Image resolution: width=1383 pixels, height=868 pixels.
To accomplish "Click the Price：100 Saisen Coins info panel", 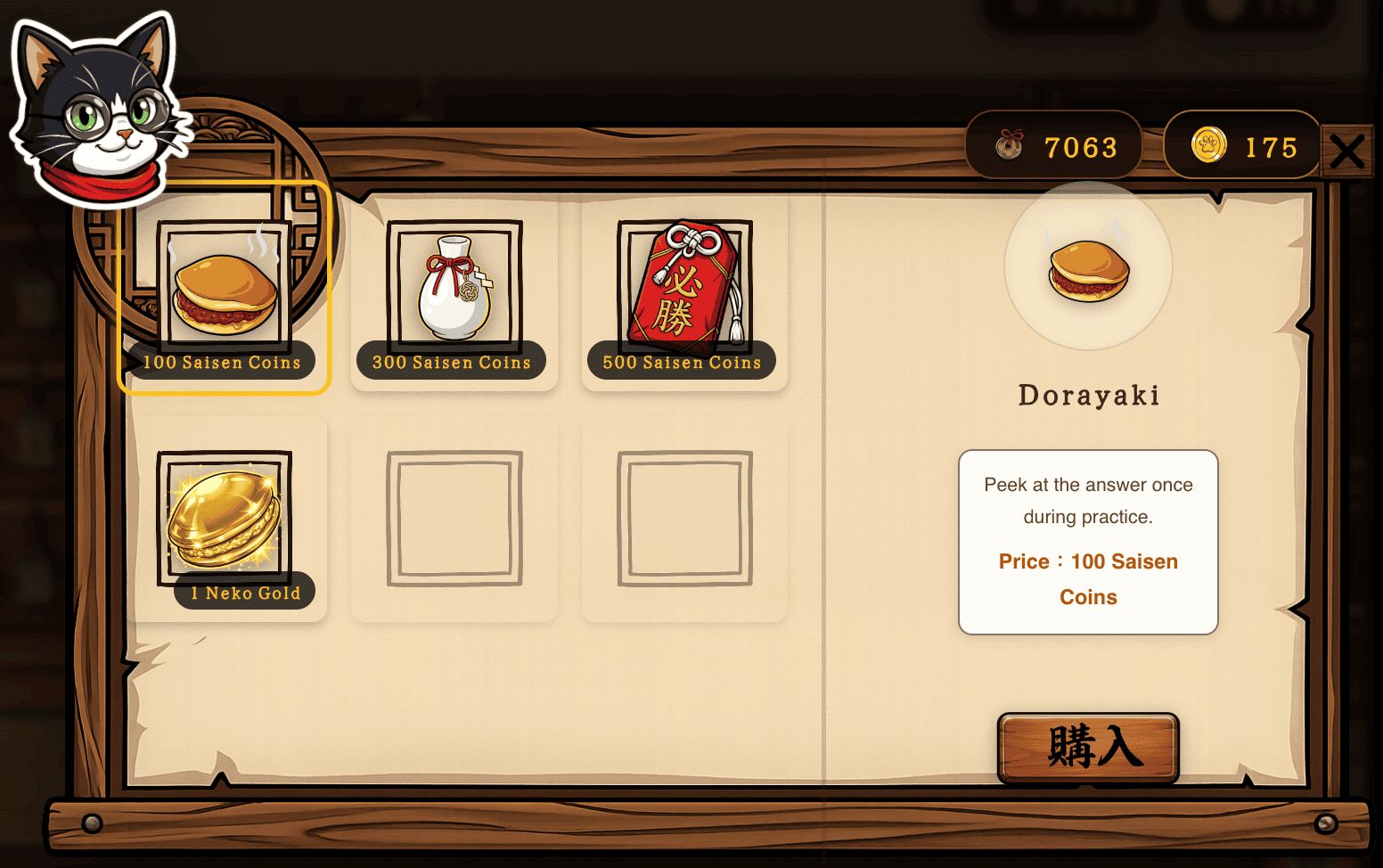I will click(1087, 541).
